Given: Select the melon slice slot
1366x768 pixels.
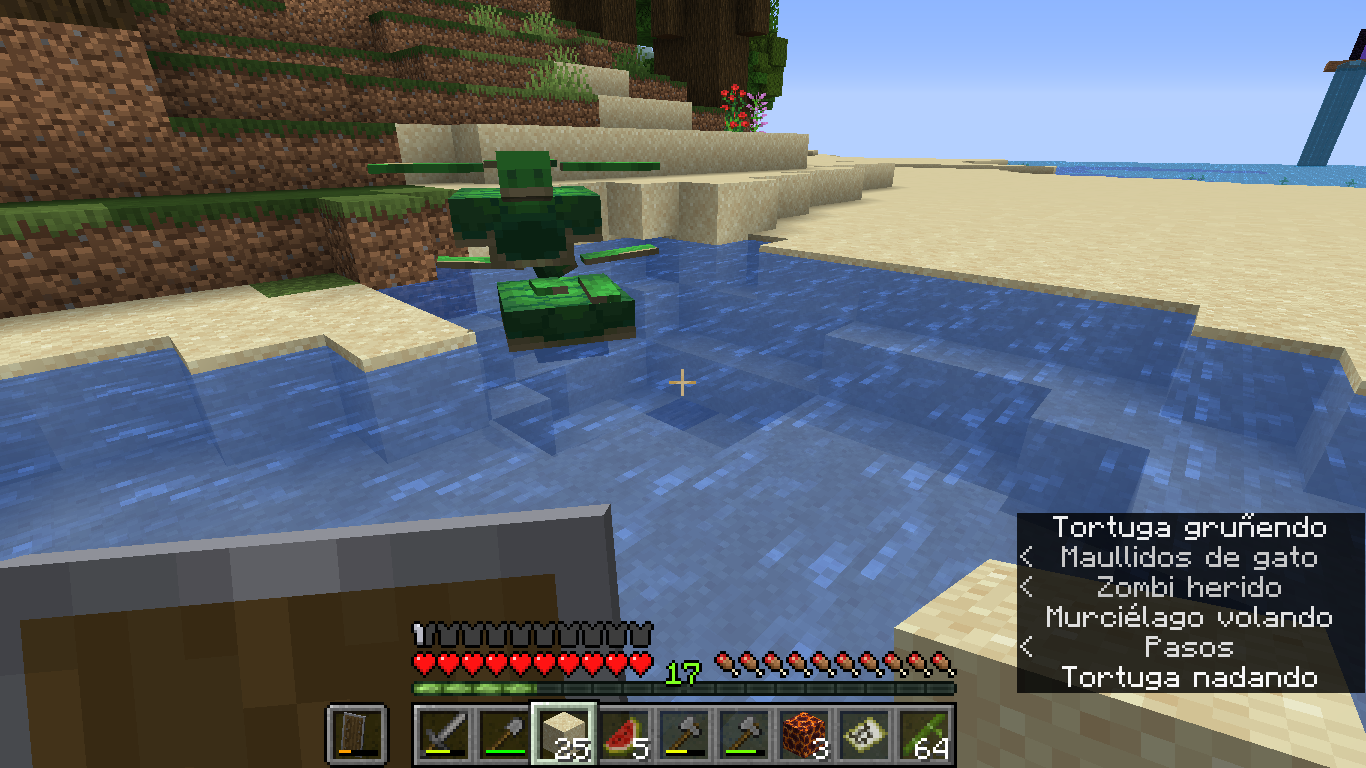Looking at the screenshot, I should [624, 733].
